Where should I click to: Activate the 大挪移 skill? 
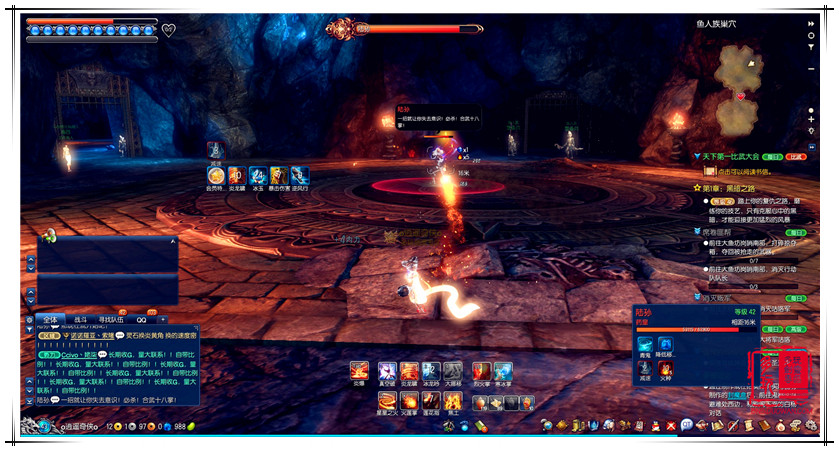[453, 372]
